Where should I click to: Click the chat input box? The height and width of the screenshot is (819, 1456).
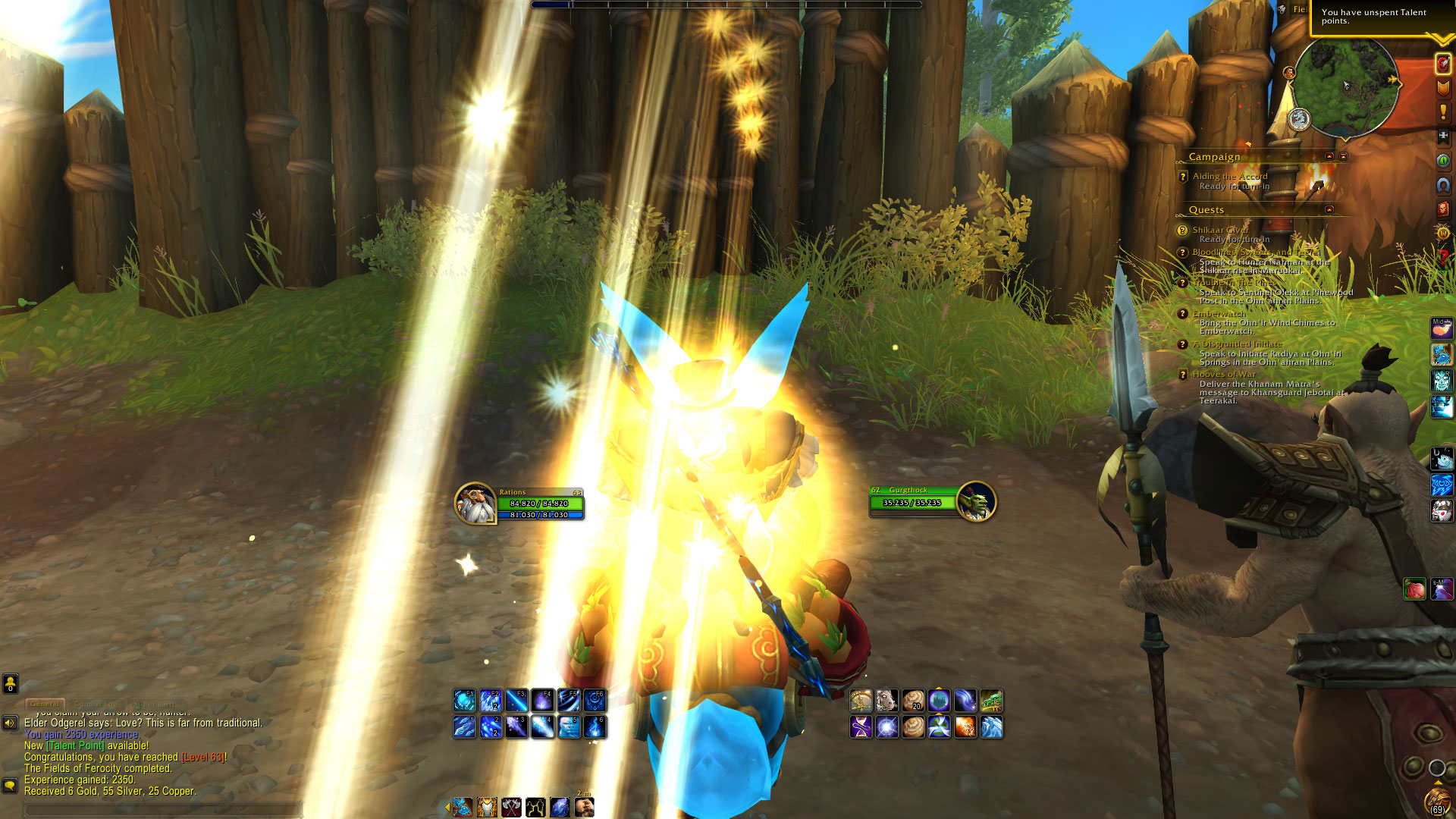(x=163, y=810)
